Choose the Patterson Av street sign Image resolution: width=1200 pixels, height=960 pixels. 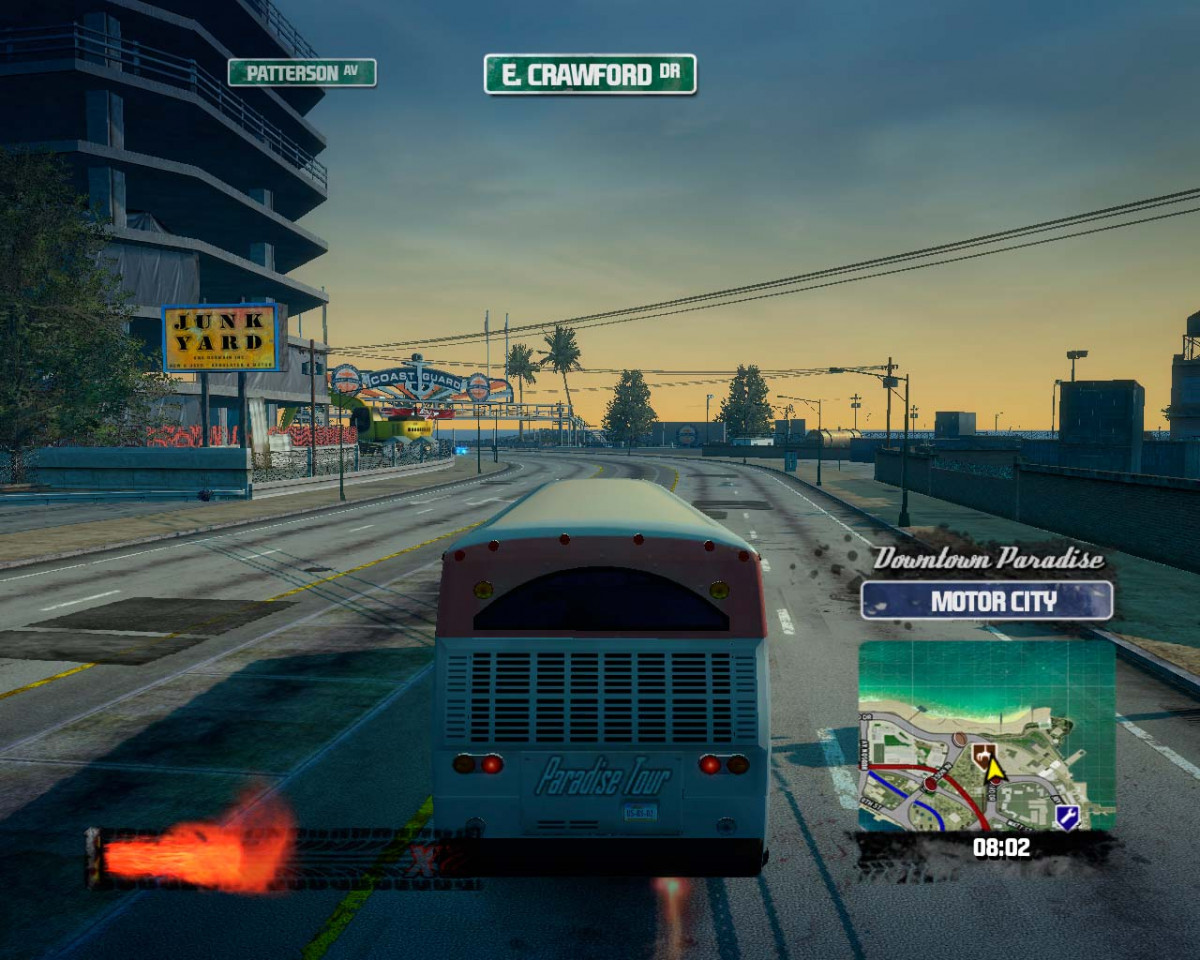[x=302, y=72]
